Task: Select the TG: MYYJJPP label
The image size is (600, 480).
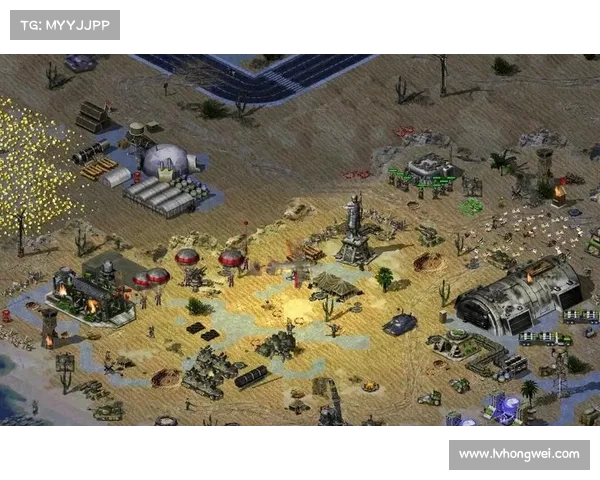Action: [x=64, y=24]
